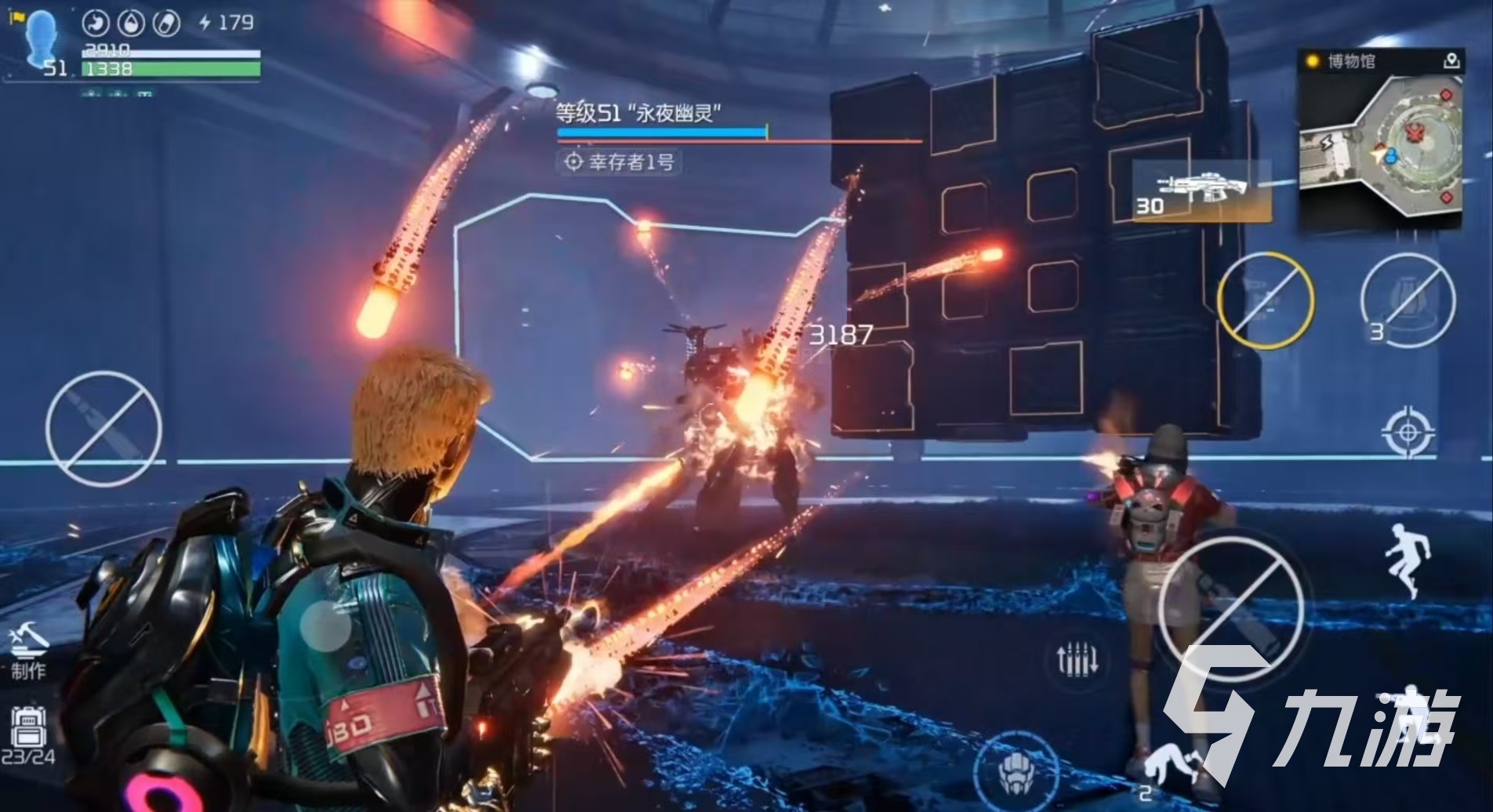The height and width of the screenshot is (812, 1493).
Task: Reload with the bullets icon
Action: click(x=1077, y=660)
